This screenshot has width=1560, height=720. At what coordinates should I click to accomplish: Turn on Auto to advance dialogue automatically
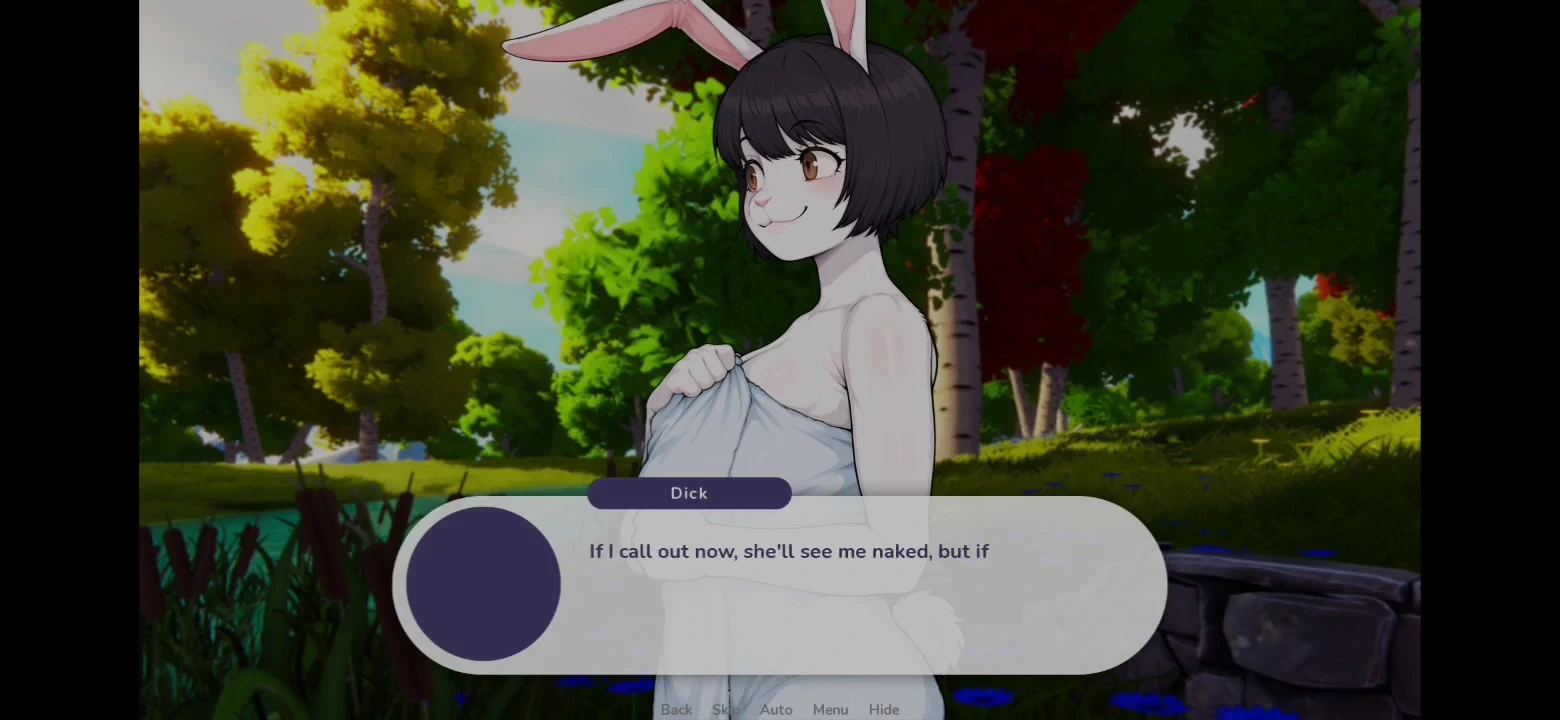coord(776,709)
